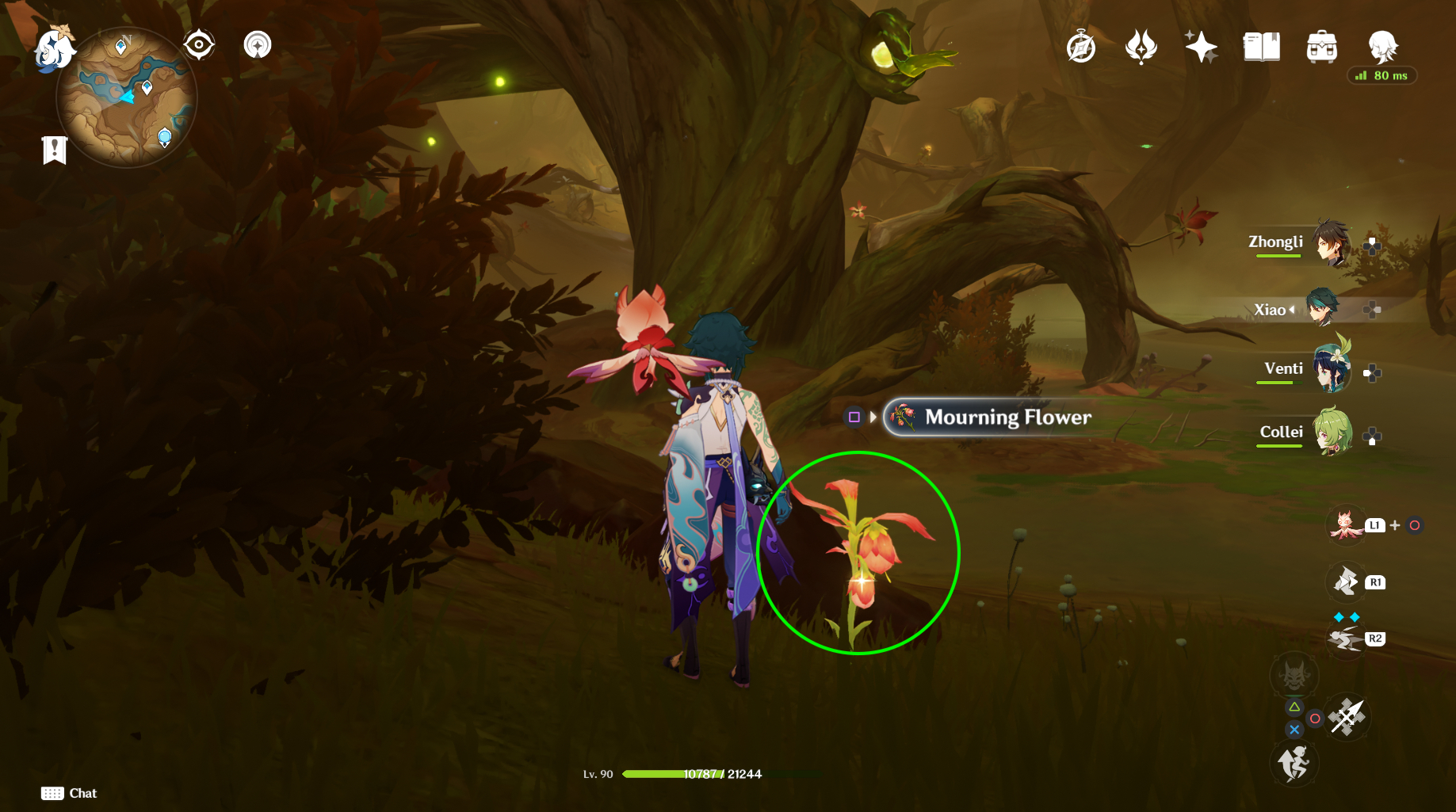Toggle the eye icon beside the minimap
Screen dimensions: 1456x812
(198, 45)
